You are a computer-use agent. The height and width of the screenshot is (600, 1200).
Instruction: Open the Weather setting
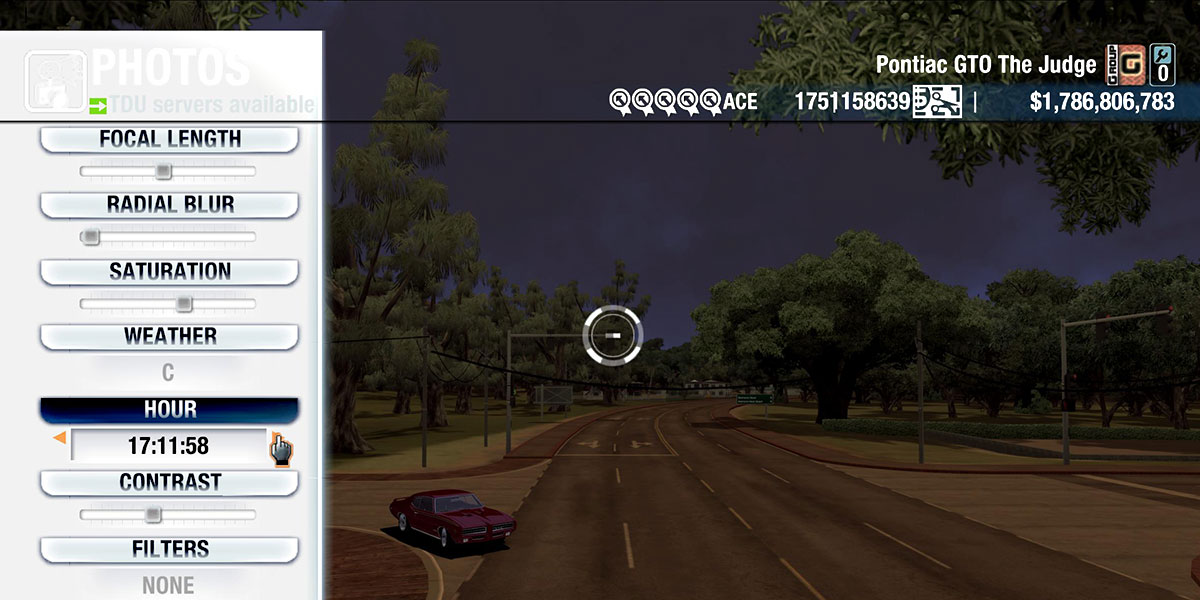169,337
